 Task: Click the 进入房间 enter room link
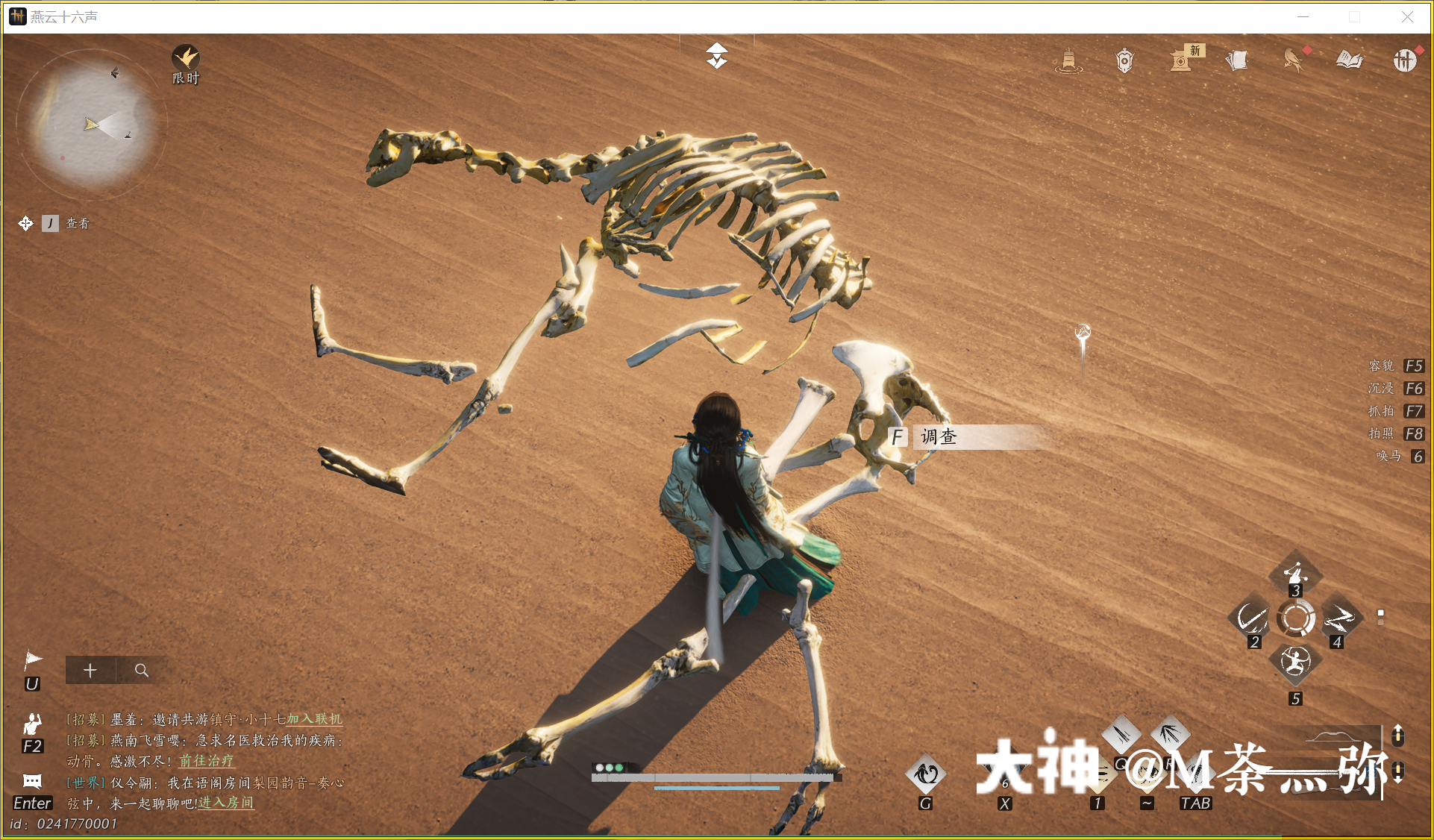(225, 803)
